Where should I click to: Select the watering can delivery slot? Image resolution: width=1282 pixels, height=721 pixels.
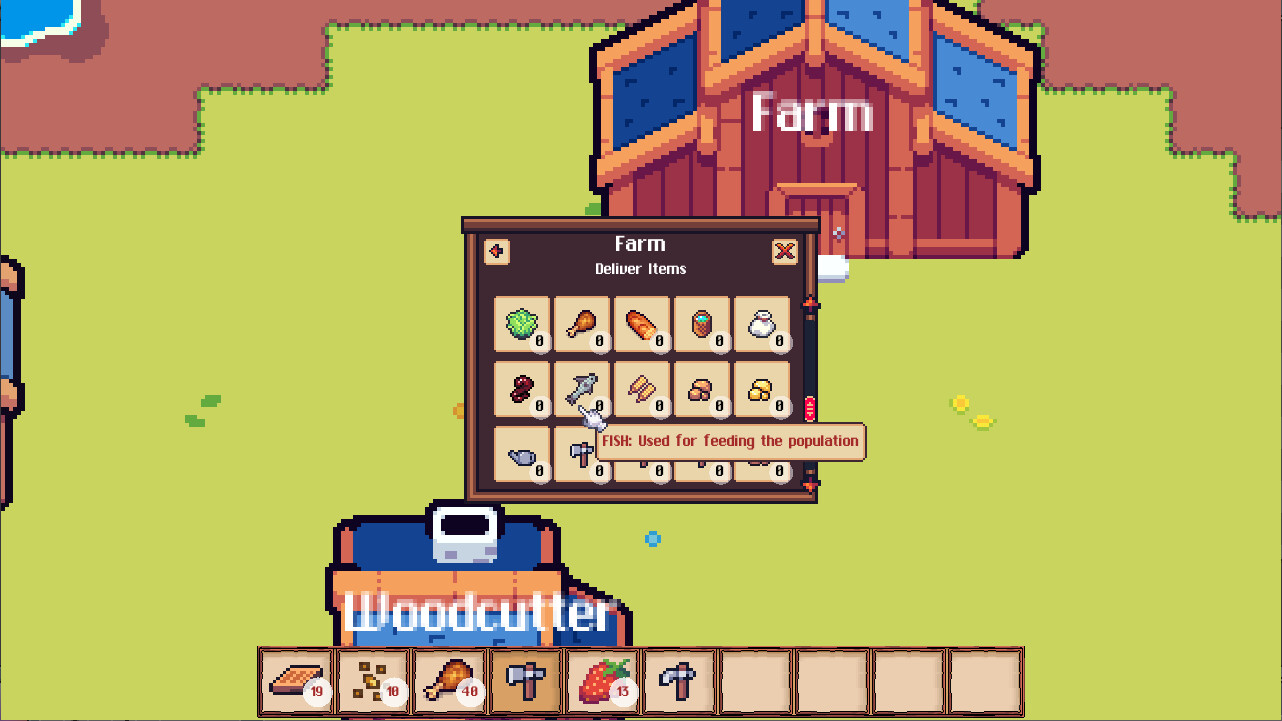522,455
